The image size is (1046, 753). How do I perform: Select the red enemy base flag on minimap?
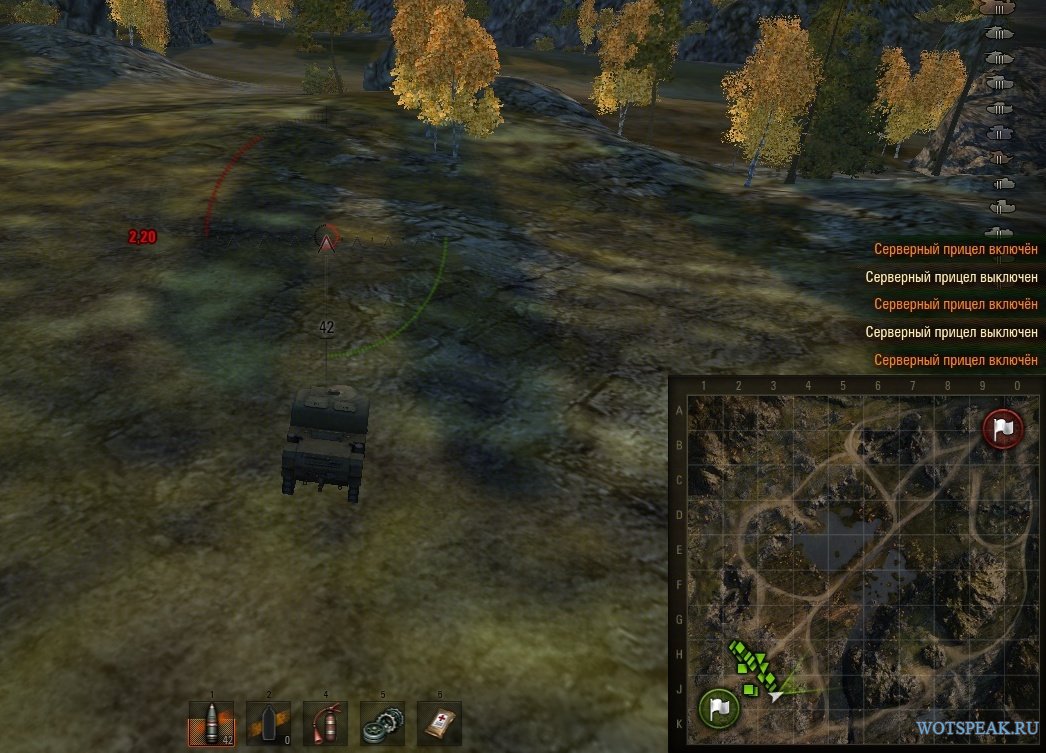tap(1001, 428)
